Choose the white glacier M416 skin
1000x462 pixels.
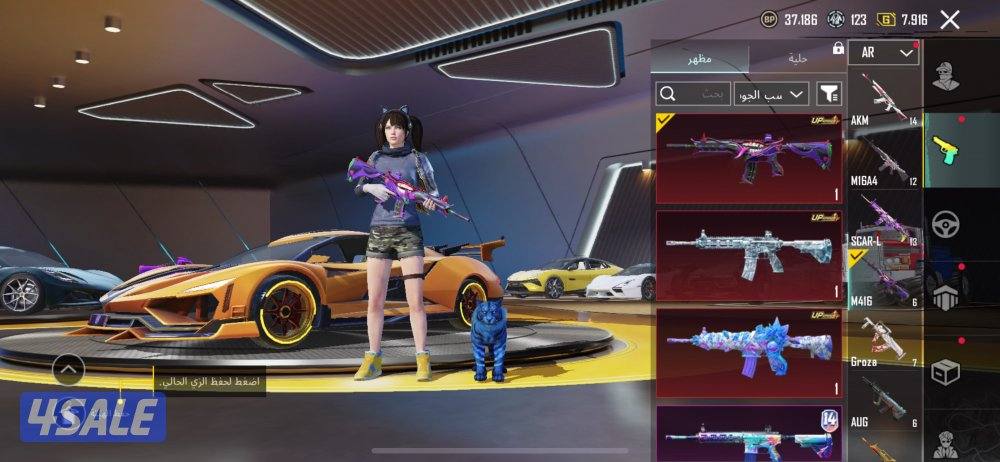pos(749,255)
